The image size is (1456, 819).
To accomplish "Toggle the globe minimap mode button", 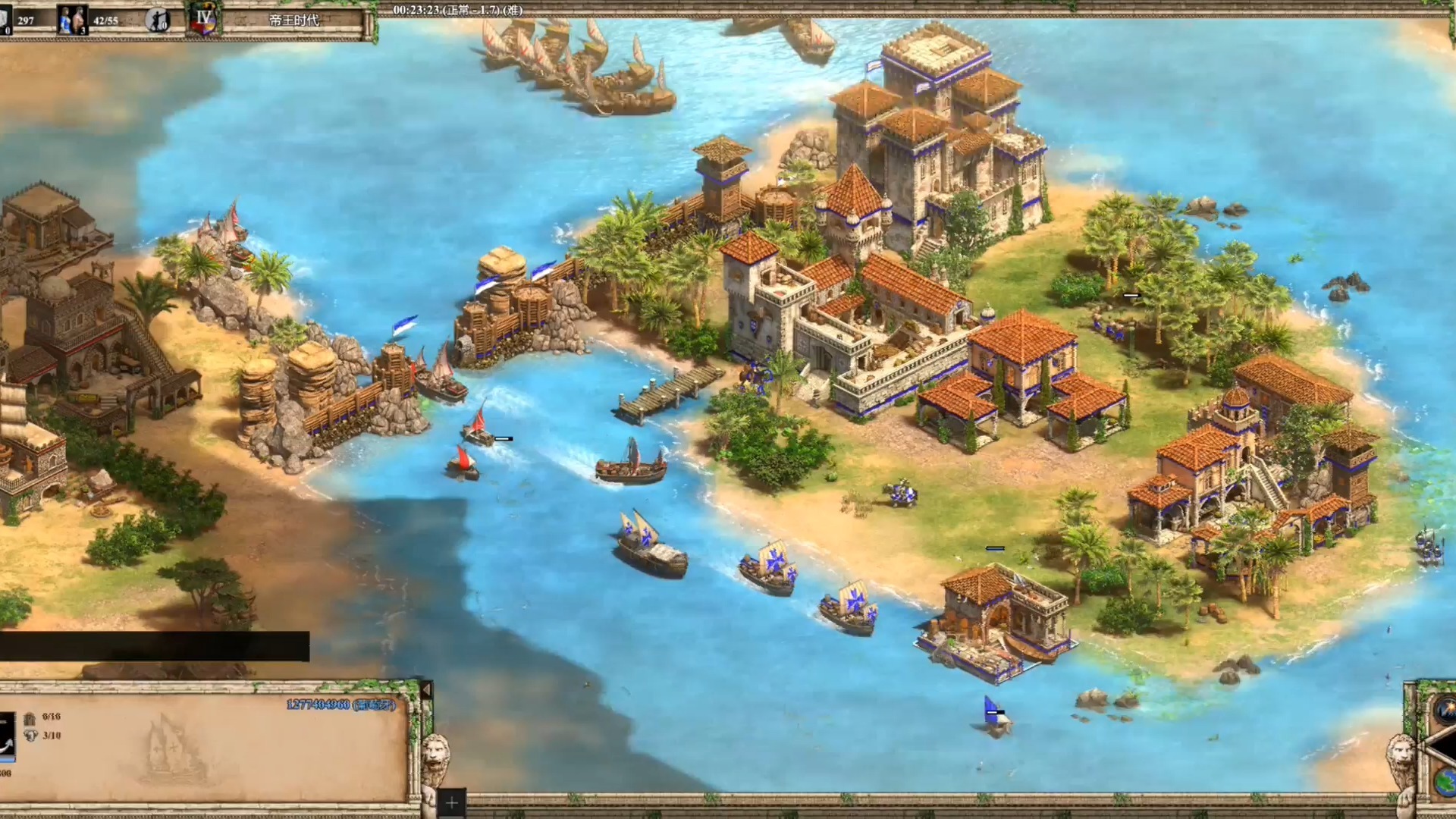I will 1445,781.
